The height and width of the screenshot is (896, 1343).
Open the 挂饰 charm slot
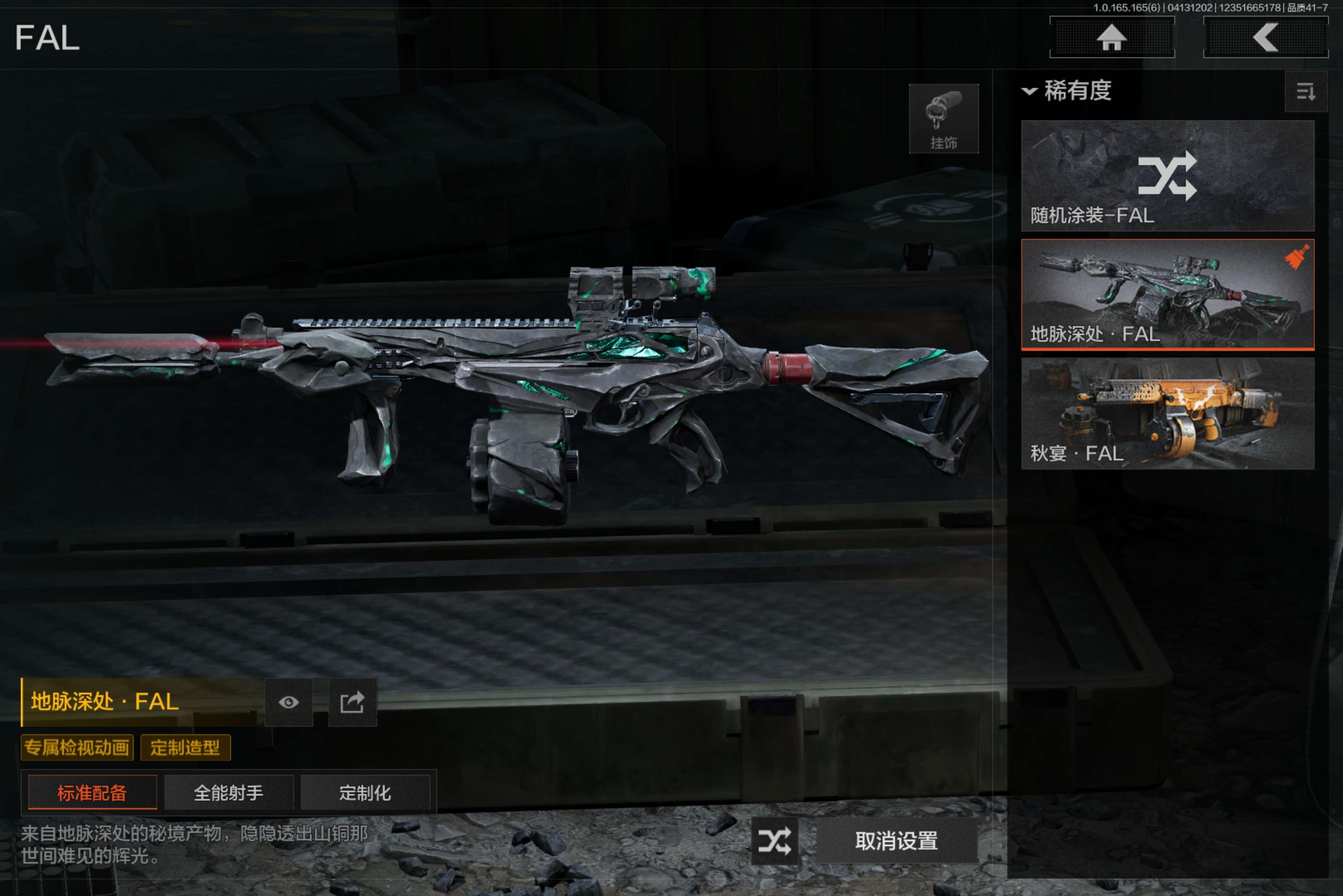coord(943,119)
